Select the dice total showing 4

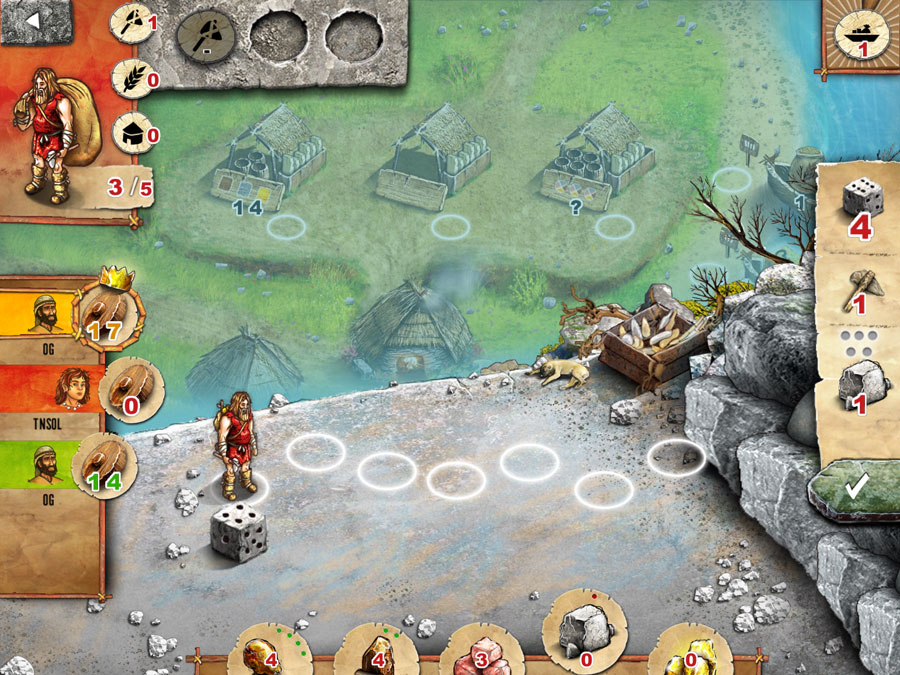click(x=860, y=210)
